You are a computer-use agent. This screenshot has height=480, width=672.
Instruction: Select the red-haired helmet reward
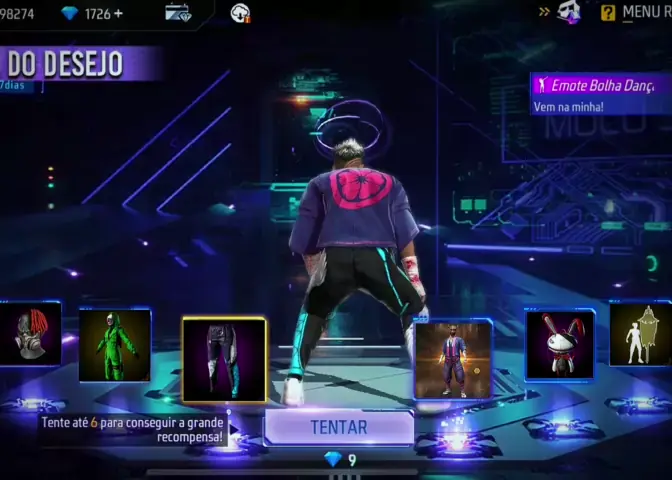coord(29,335)
